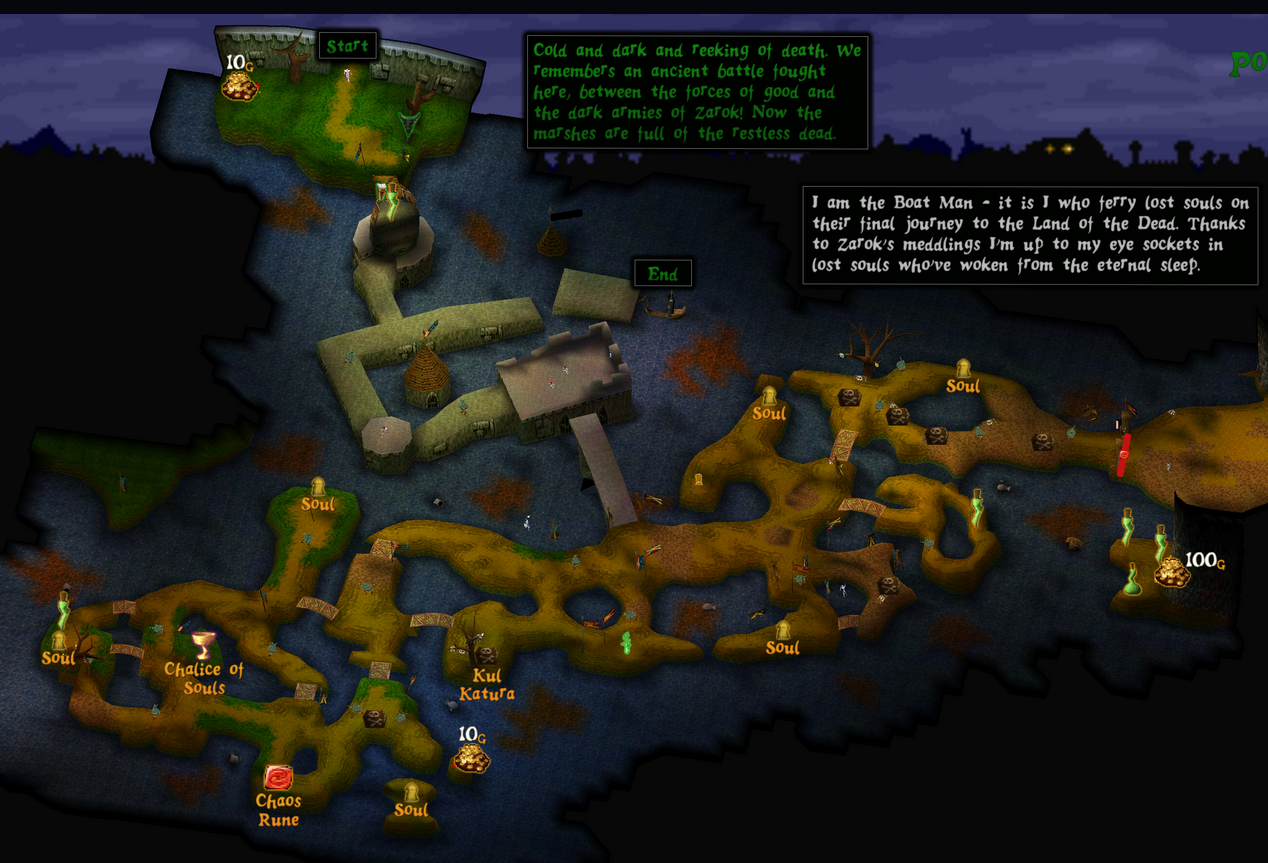Select the End map marker
The width and height of the screenshot is (1268, 863).
pos(662,274)
